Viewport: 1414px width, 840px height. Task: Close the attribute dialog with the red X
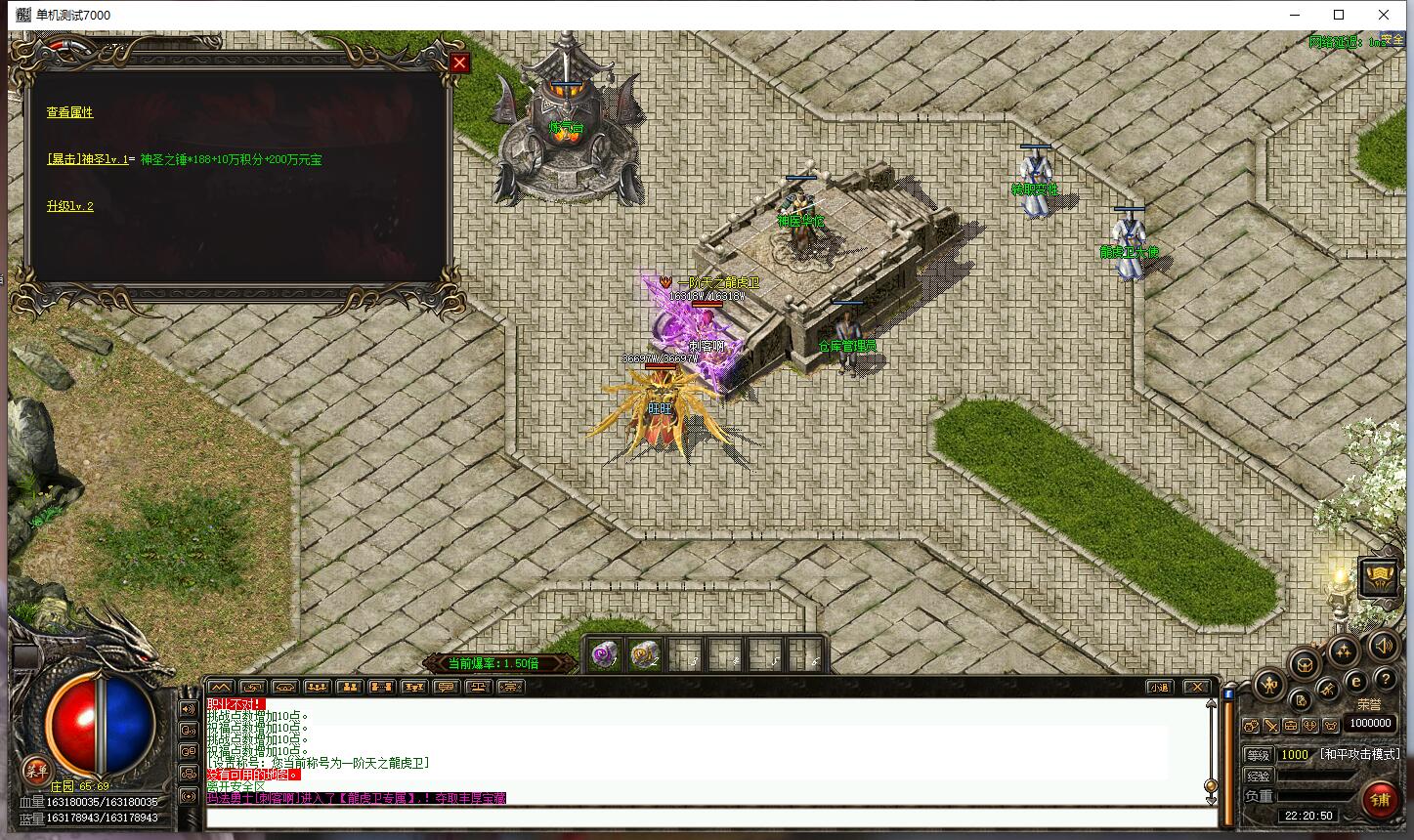tap(459, 63)
